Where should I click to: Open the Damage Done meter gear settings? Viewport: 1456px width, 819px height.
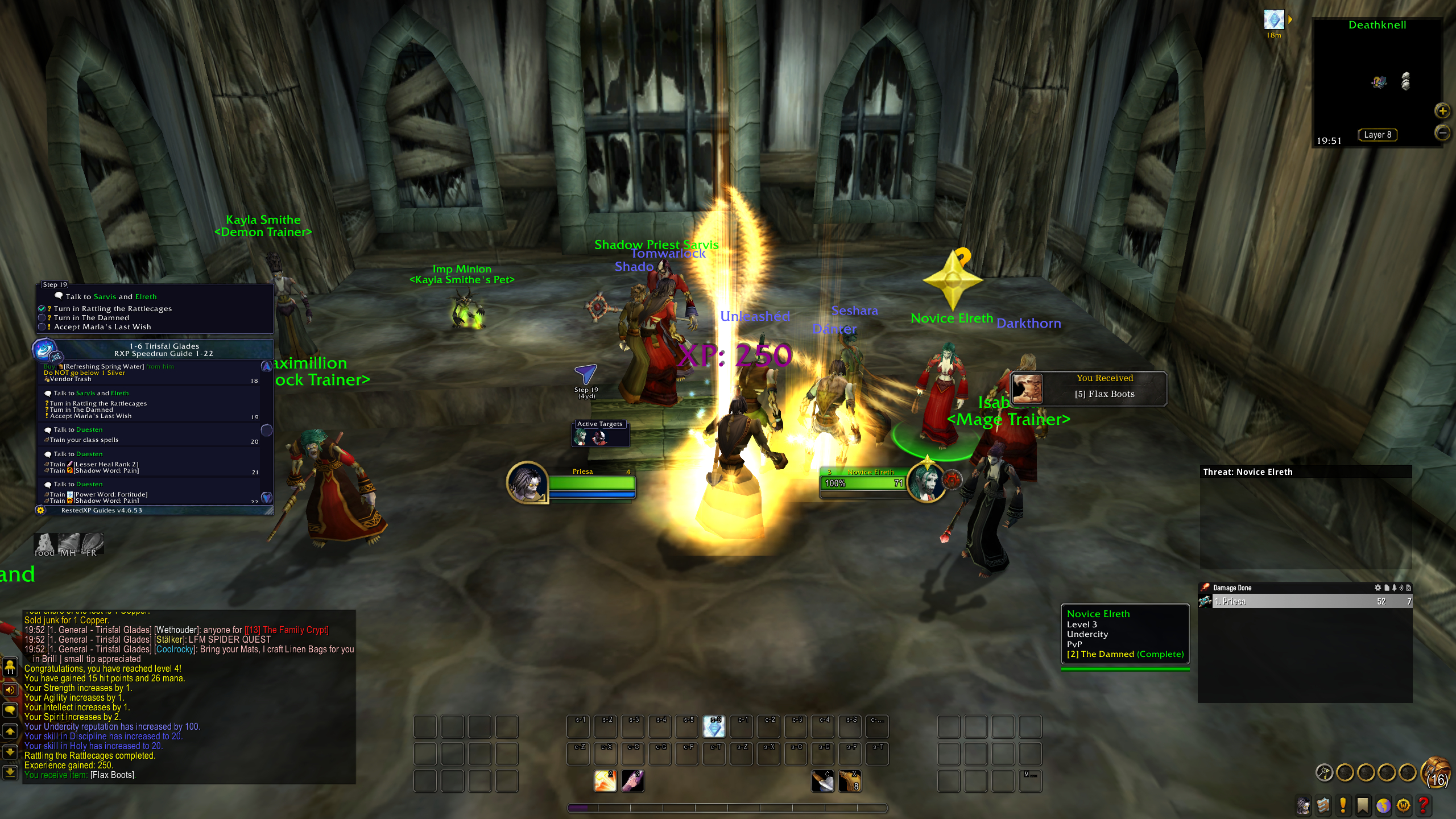coord(1378,588)
